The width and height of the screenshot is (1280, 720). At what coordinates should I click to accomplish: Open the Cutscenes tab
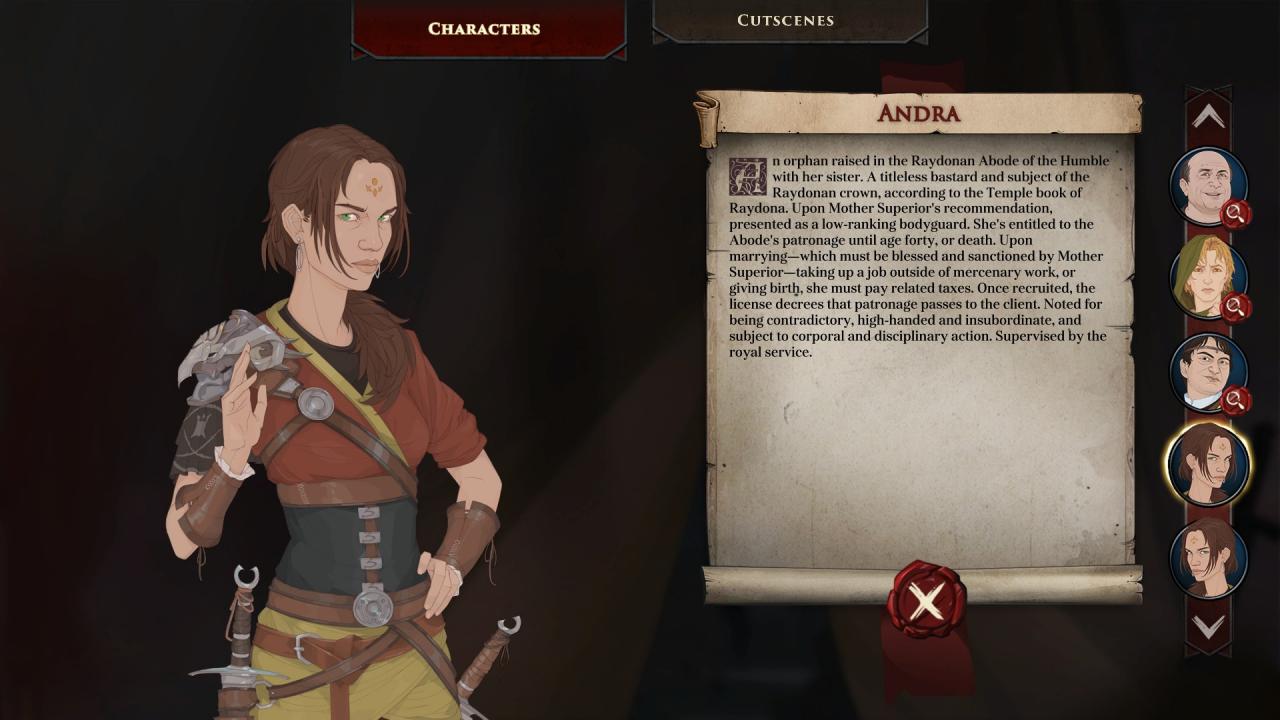(x=785, y=20)
